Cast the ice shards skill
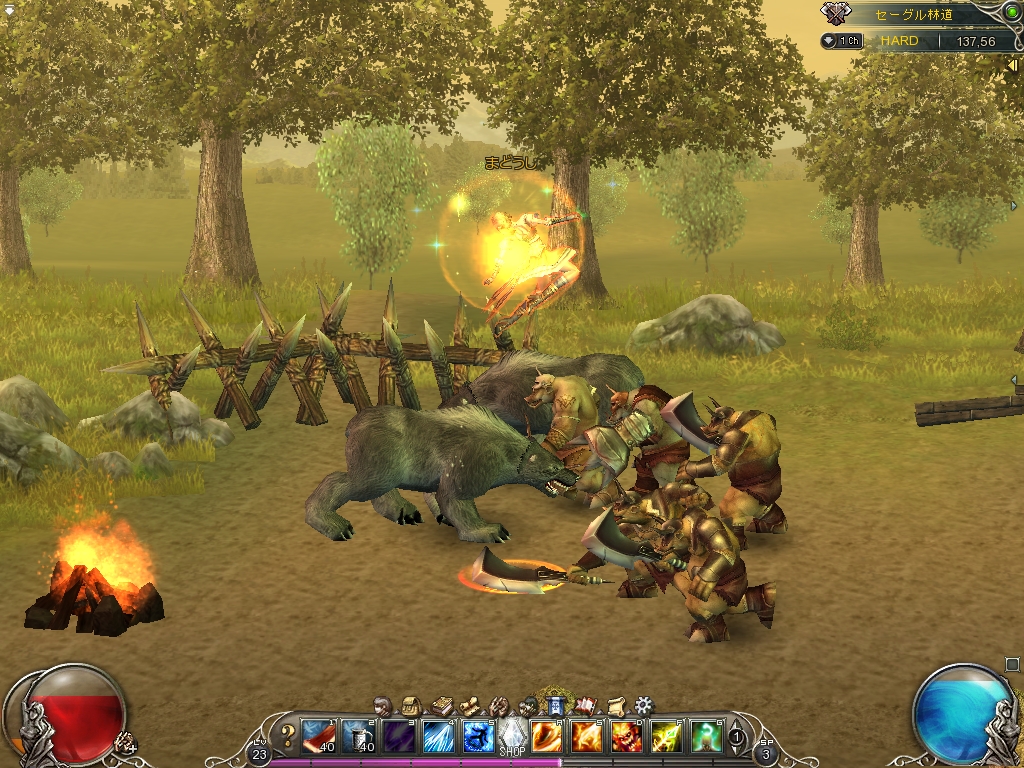This screenshot has width=1024, height=768. [438, 737]
